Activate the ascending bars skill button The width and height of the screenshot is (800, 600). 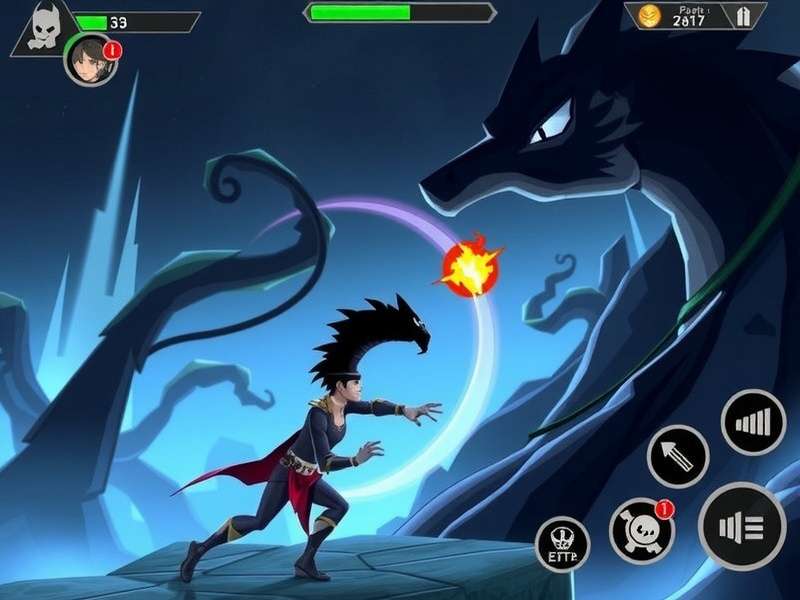pos(753,422)
